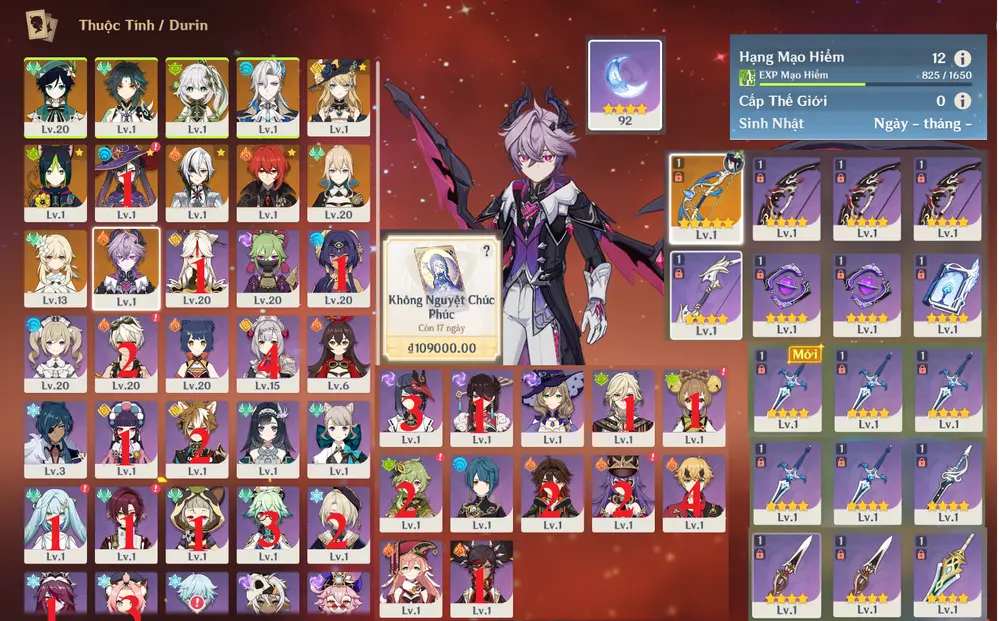Image resolution: width=999 pixels, height=621 pixels.
Task: Select Kuki Shinobu's masked portrait
Action: click(268, 269)
